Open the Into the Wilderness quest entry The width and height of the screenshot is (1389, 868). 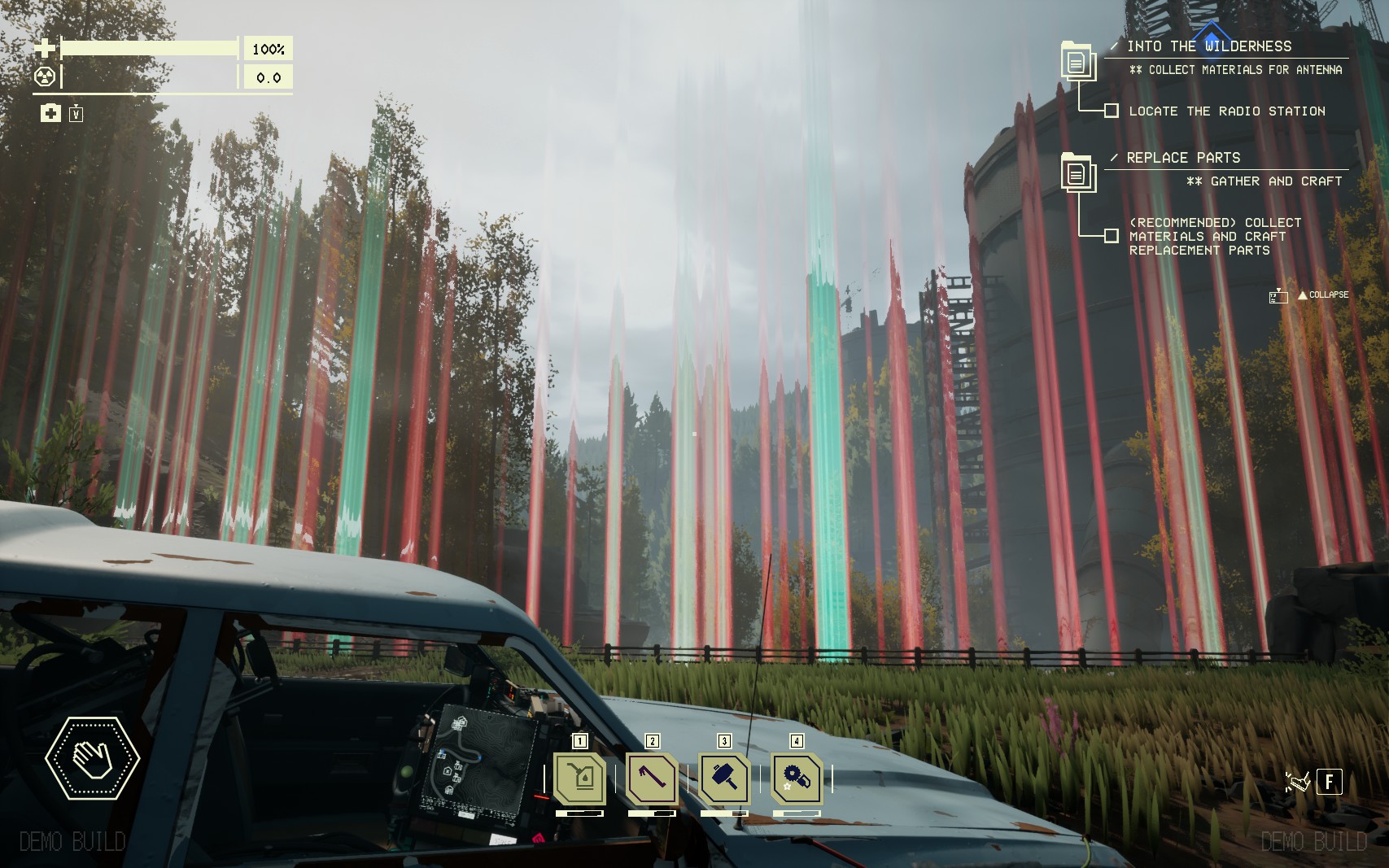click(x=1208, y=46)
